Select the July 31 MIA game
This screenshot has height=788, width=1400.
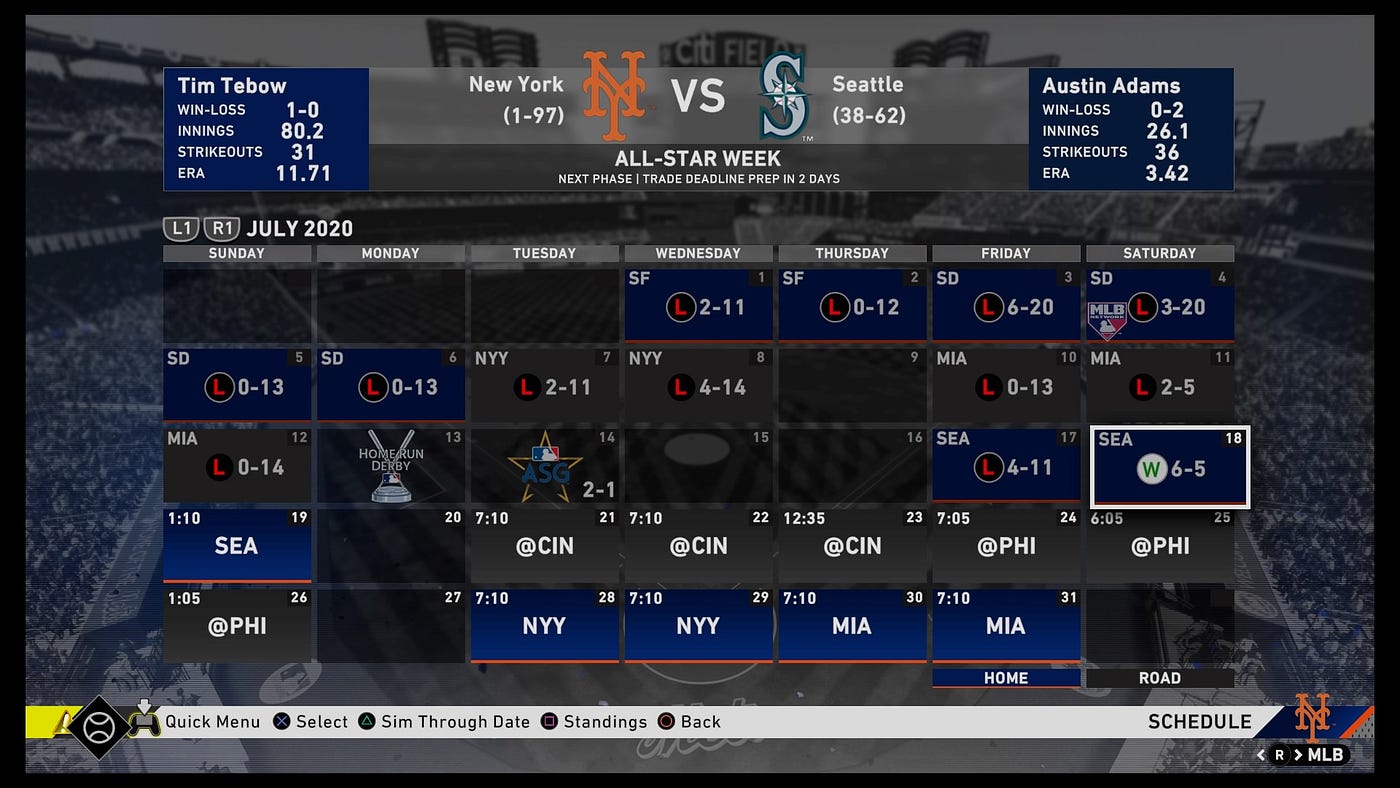click(x=1006, y=625)
